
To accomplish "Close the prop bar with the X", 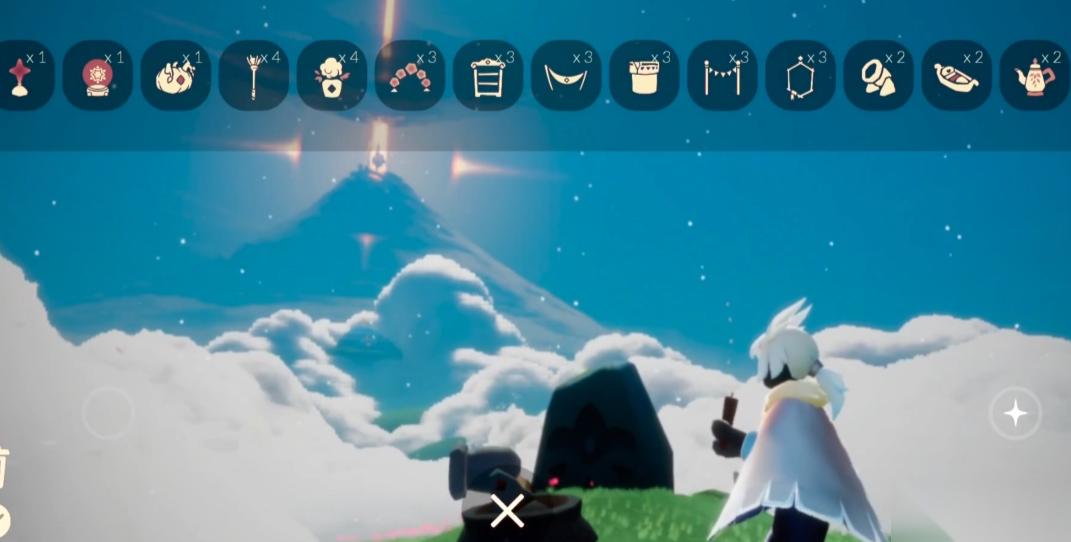I will coord(507,511).
